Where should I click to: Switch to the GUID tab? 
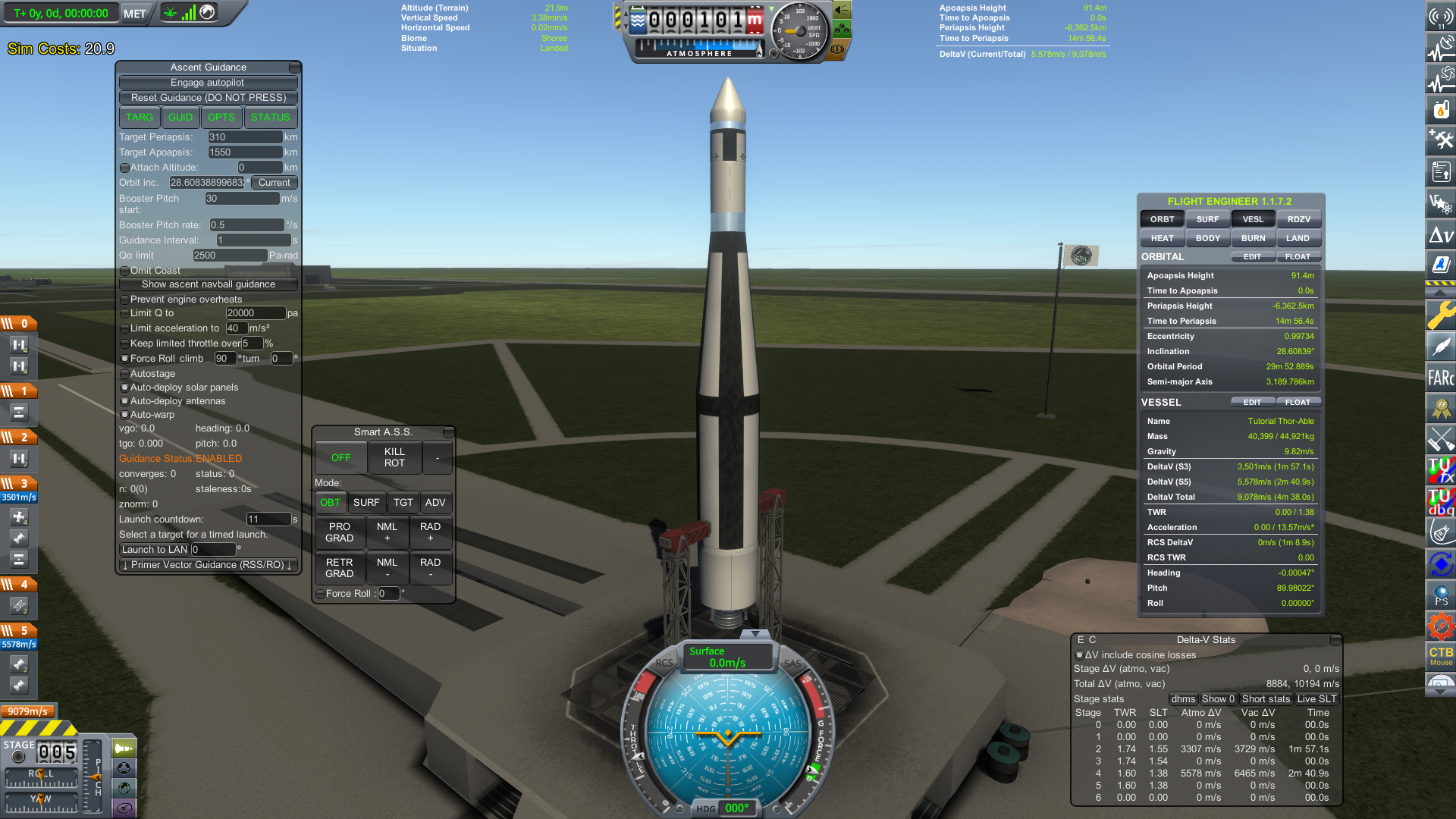[180, 118]
